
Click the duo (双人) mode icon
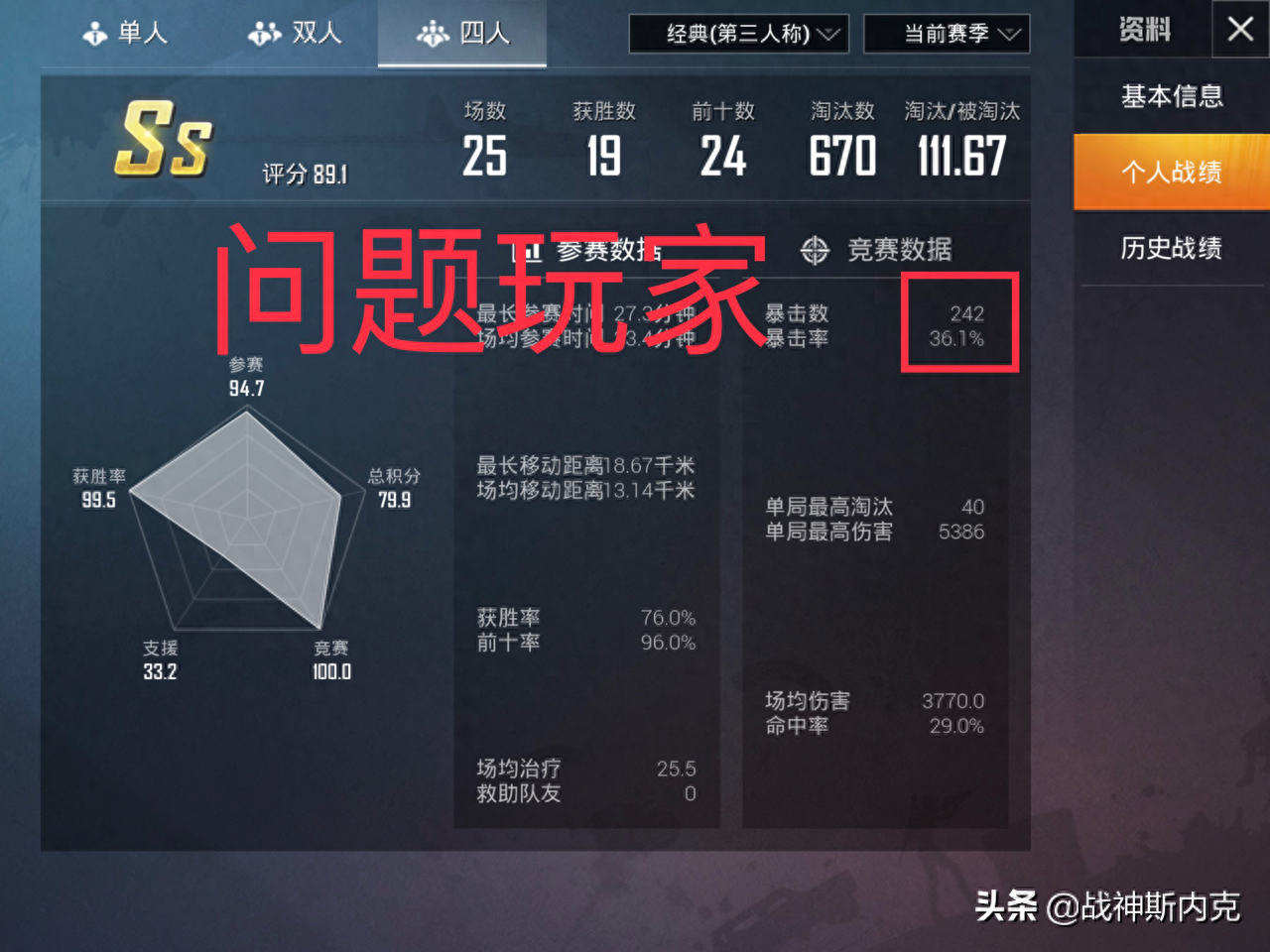[x=264, y=32]
